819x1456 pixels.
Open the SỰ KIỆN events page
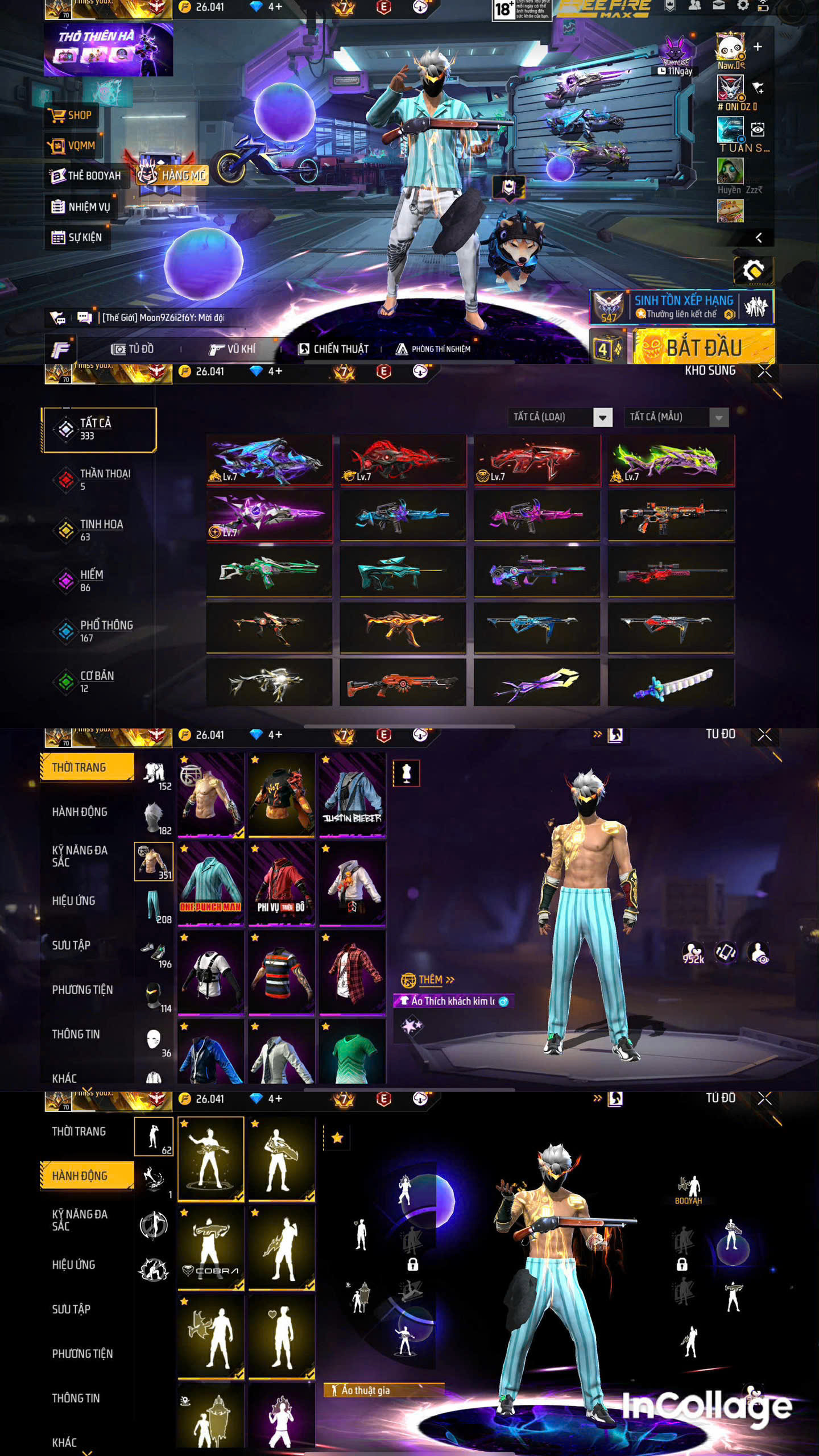click(77, 238)
